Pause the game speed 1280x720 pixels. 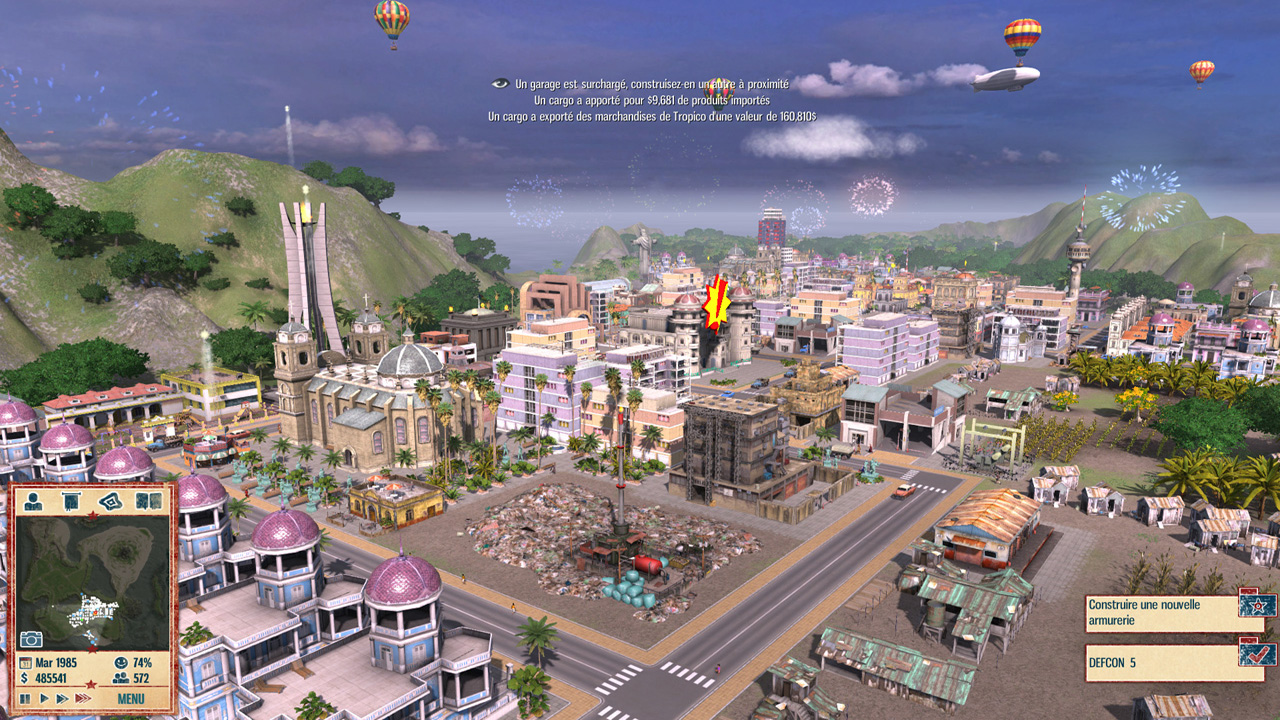coord(25,698)
